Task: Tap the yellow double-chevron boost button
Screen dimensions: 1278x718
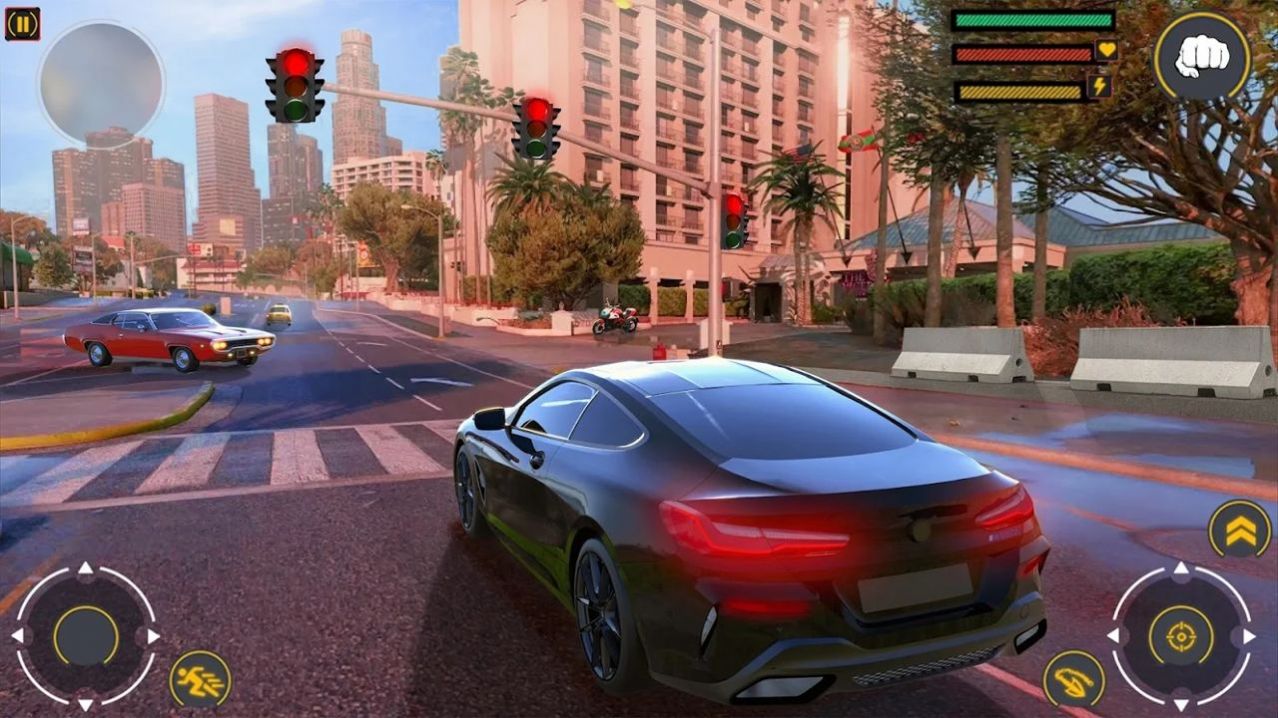Action: (1240, 529)
